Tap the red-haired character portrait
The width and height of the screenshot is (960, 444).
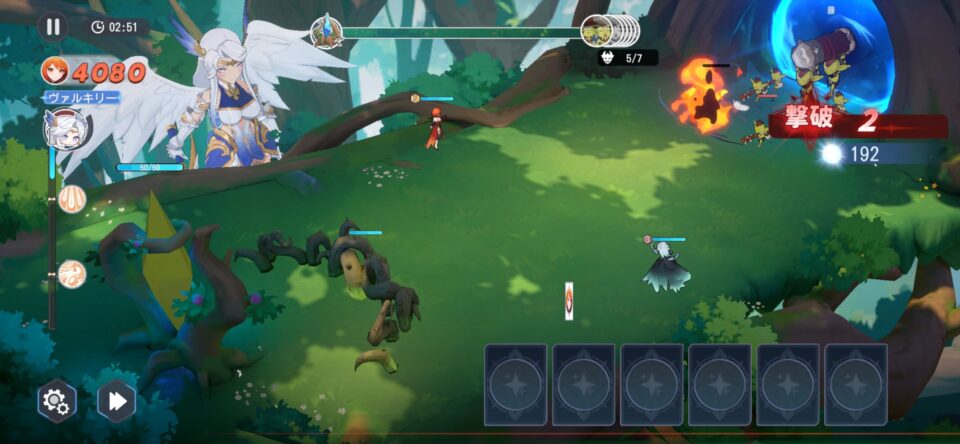(x=55, y=71)
